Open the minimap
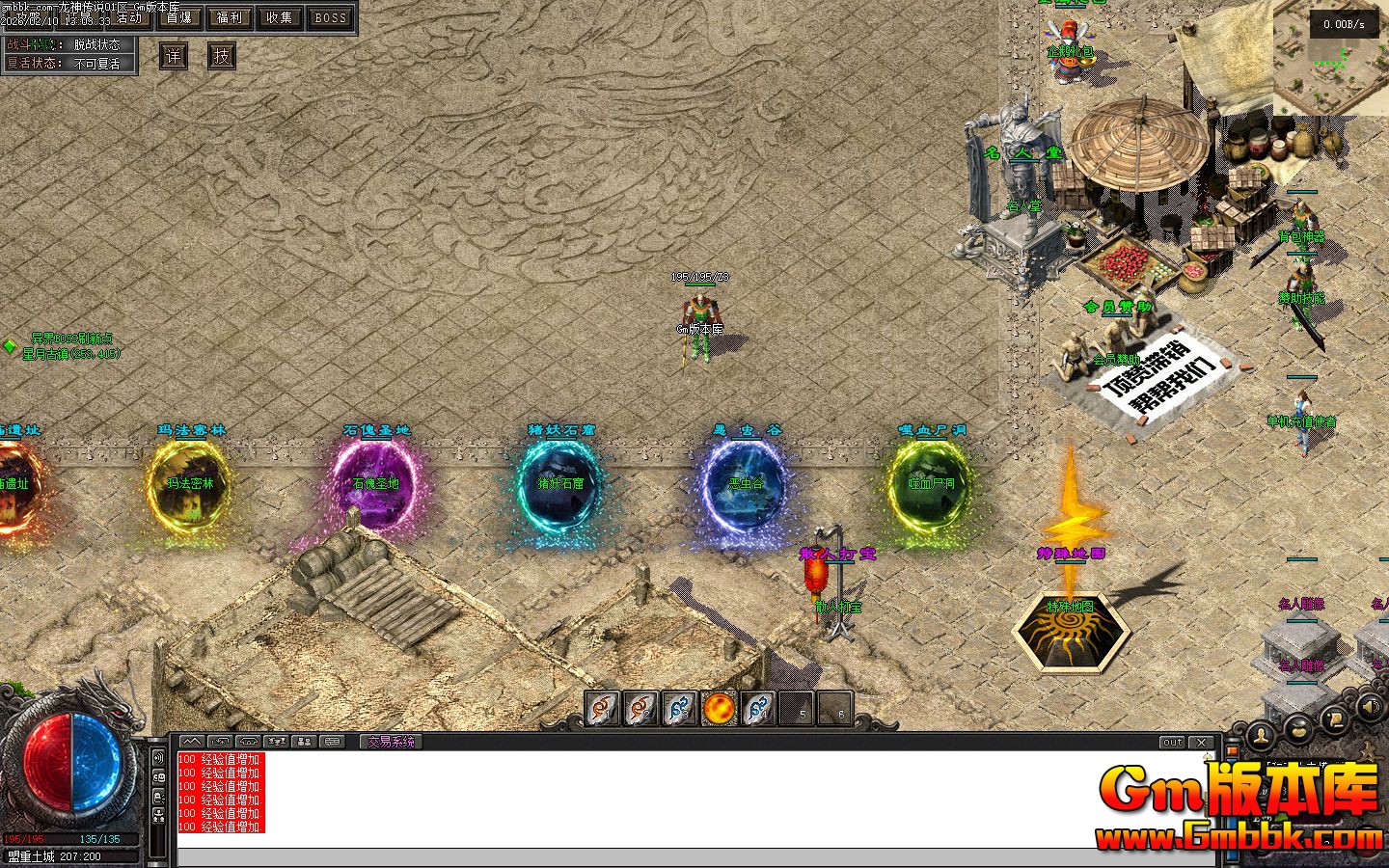 [1331, 58]
